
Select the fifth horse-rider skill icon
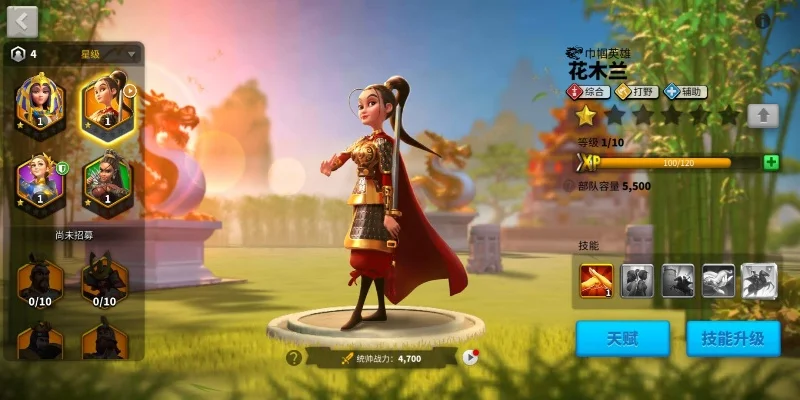[759, 281]
